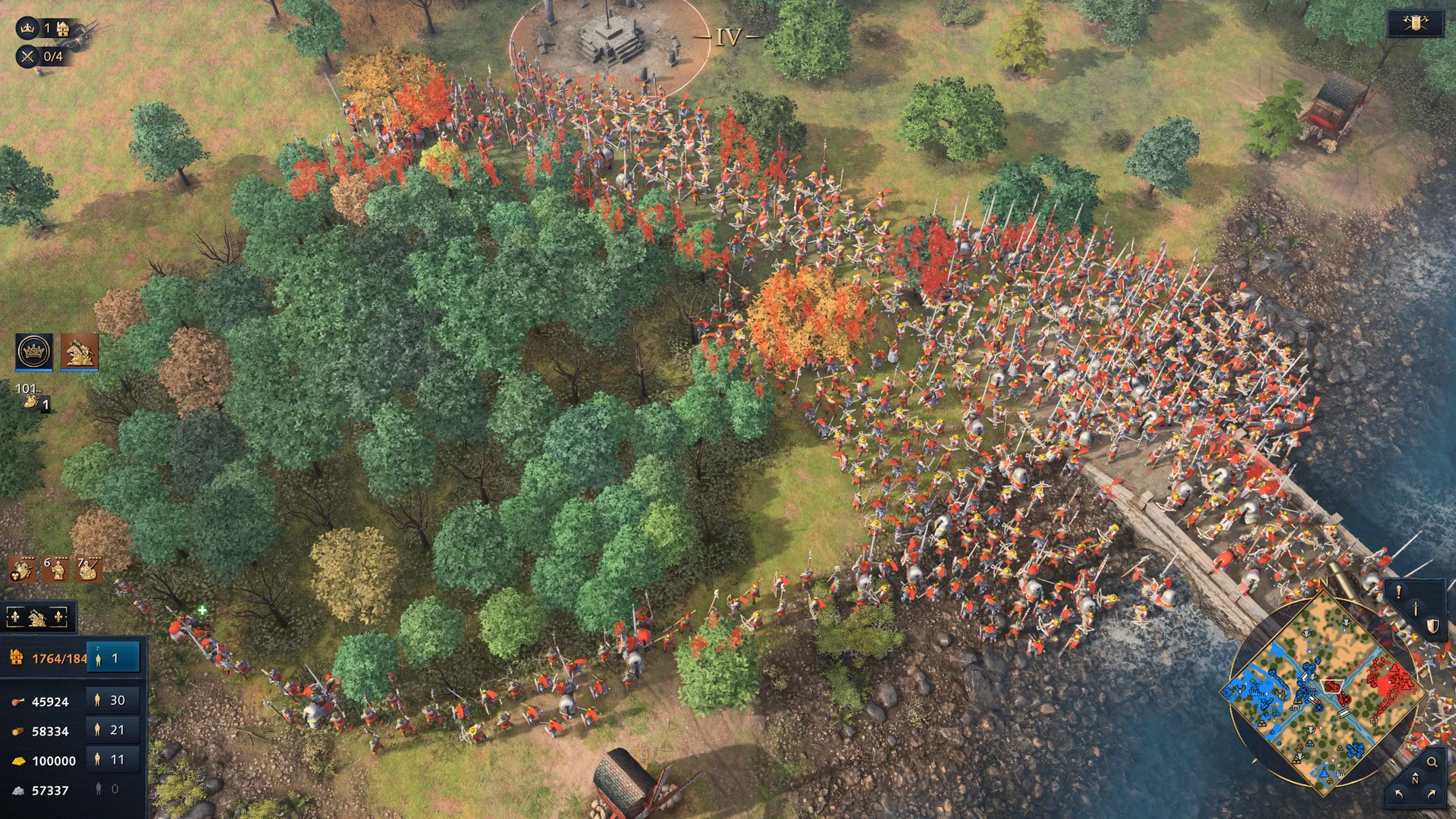
Task: Activate the exclamation mark ping button
Action: 1398,592
